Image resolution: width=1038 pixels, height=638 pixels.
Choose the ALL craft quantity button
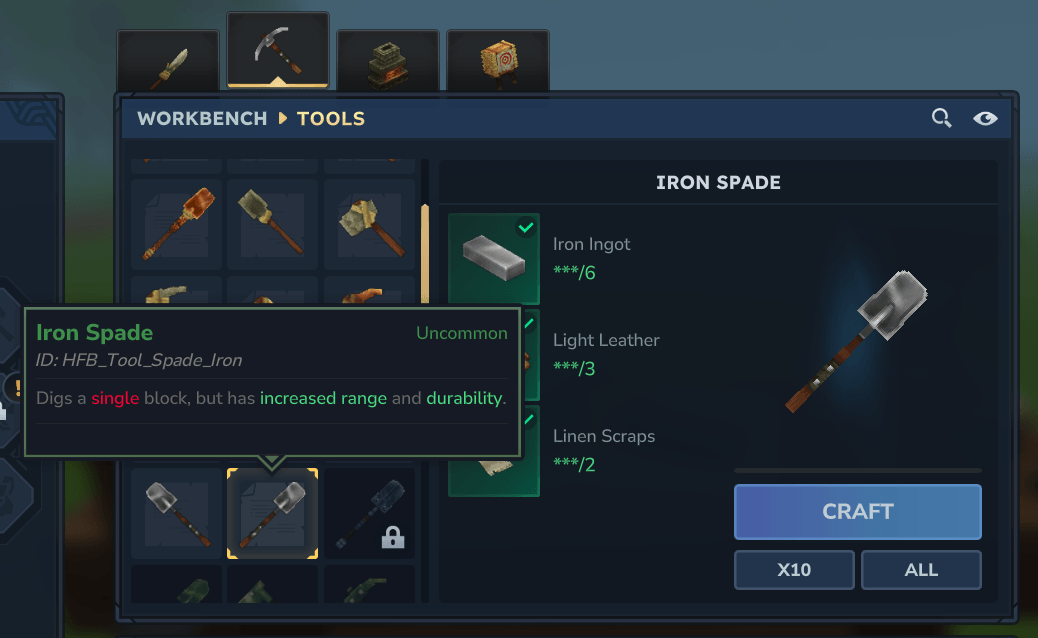(x=920, y=570)
